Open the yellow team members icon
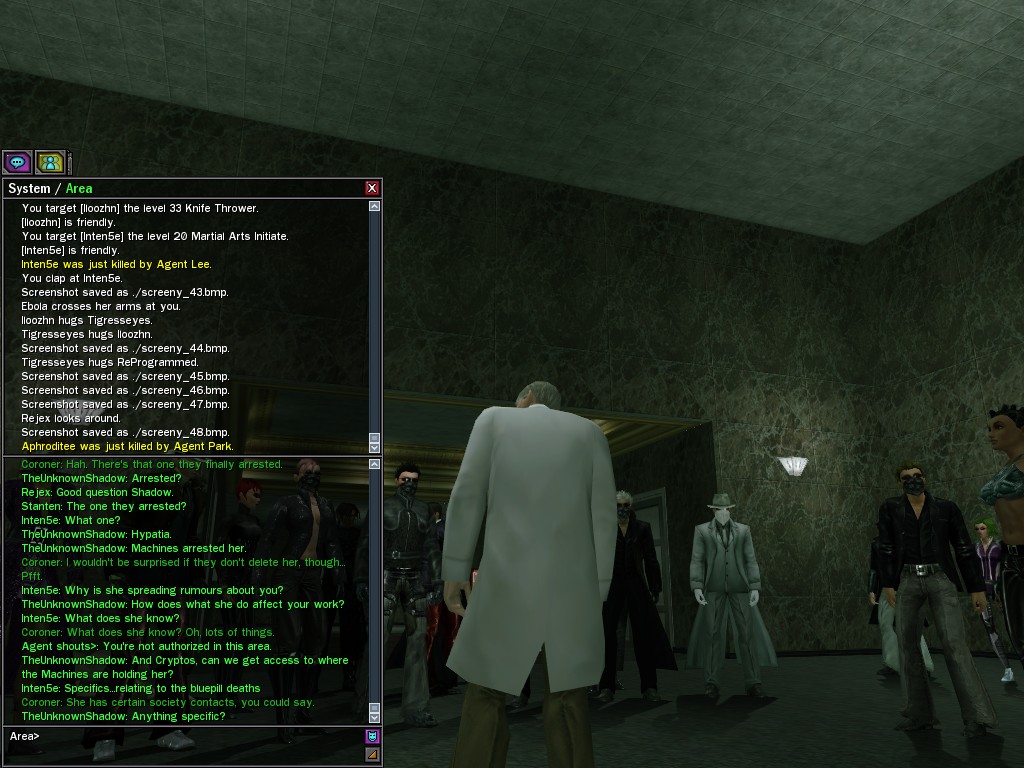The height and width of the screenshot is (768, 1024). pos(50,161)
